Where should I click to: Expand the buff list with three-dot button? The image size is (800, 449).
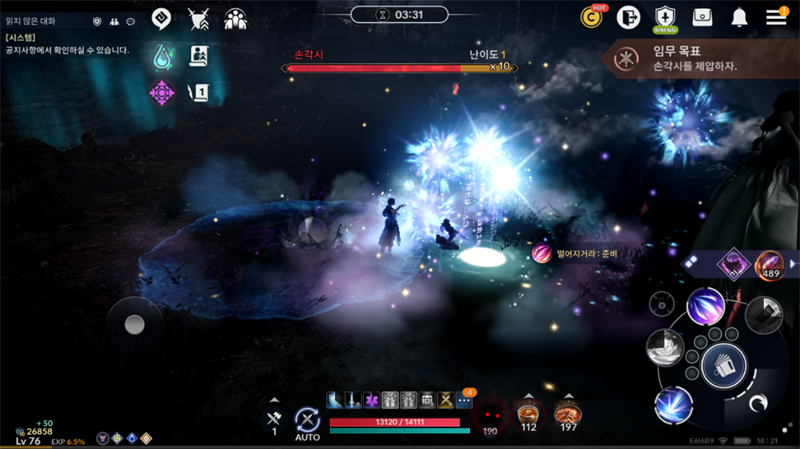coord(463,400)
